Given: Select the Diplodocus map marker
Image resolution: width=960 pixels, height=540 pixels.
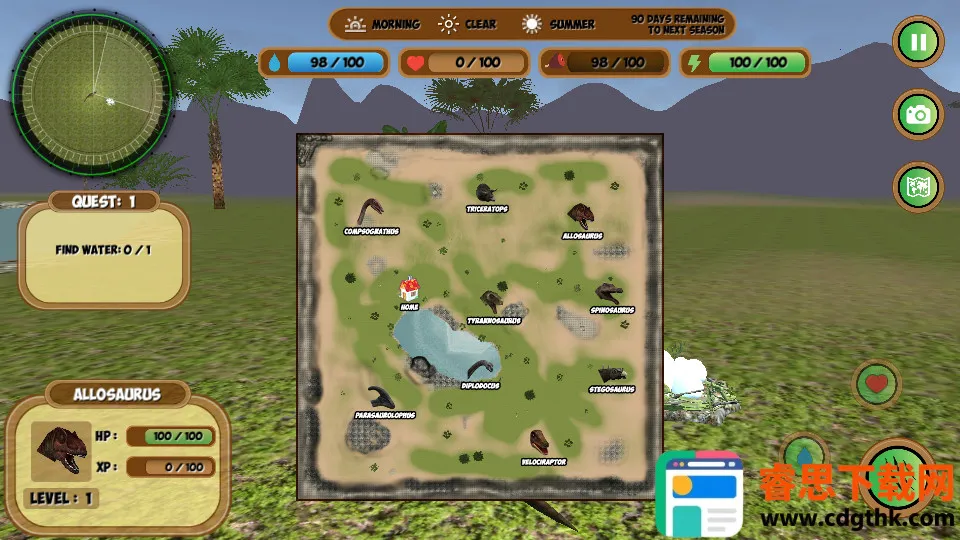Looking at the screenshot, I should [x=483, y=368].
